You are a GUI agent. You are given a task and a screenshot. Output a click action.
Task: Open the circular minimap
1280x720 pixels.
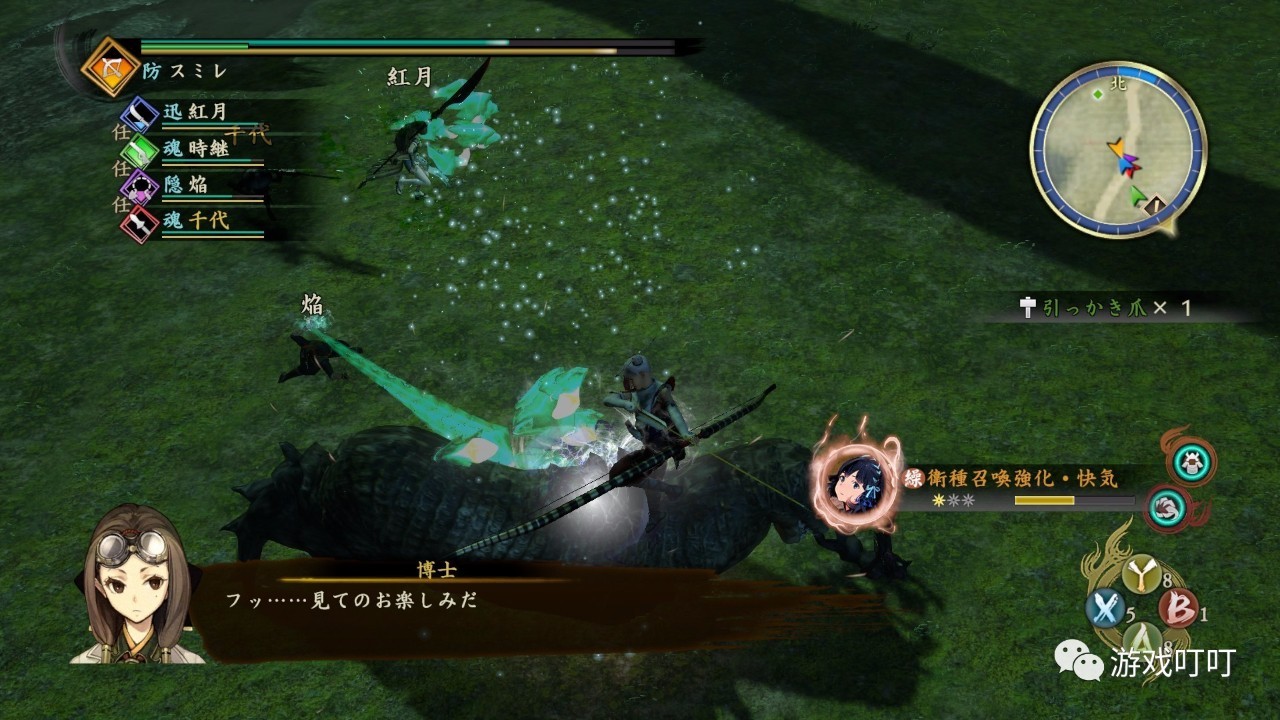pos(1117,150)
